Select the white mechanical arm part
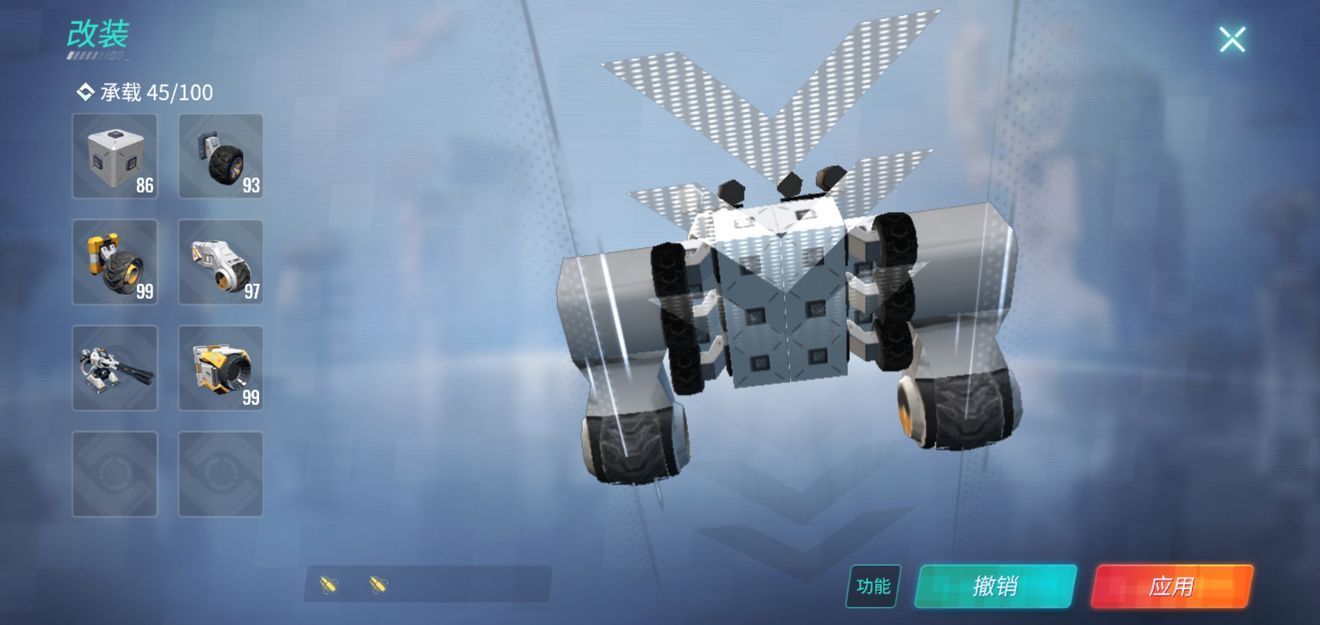Screen dimensions: 1320x625 [221, 262]
